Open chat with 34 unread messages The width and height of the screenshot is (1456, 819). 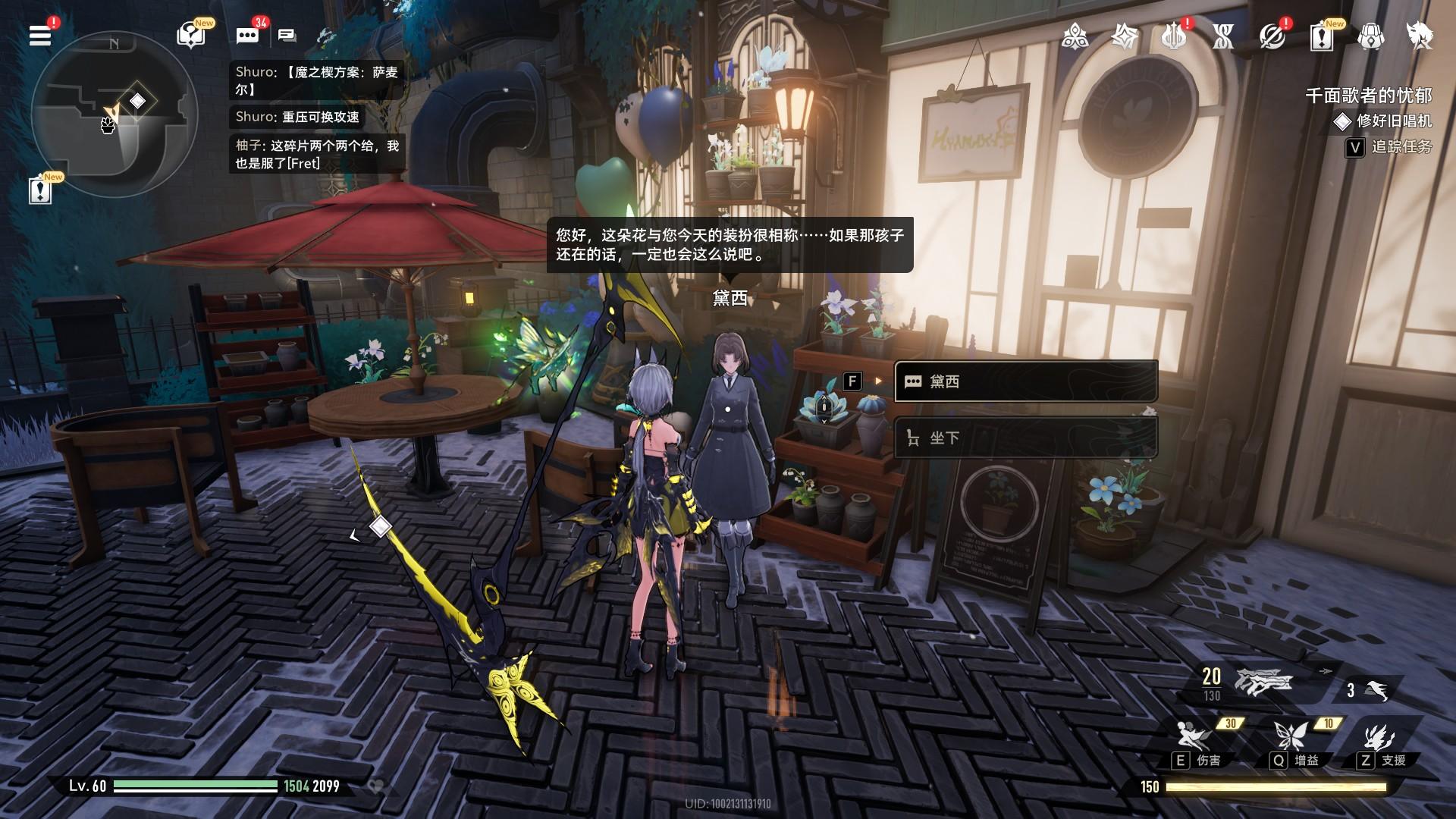point(247,36)
